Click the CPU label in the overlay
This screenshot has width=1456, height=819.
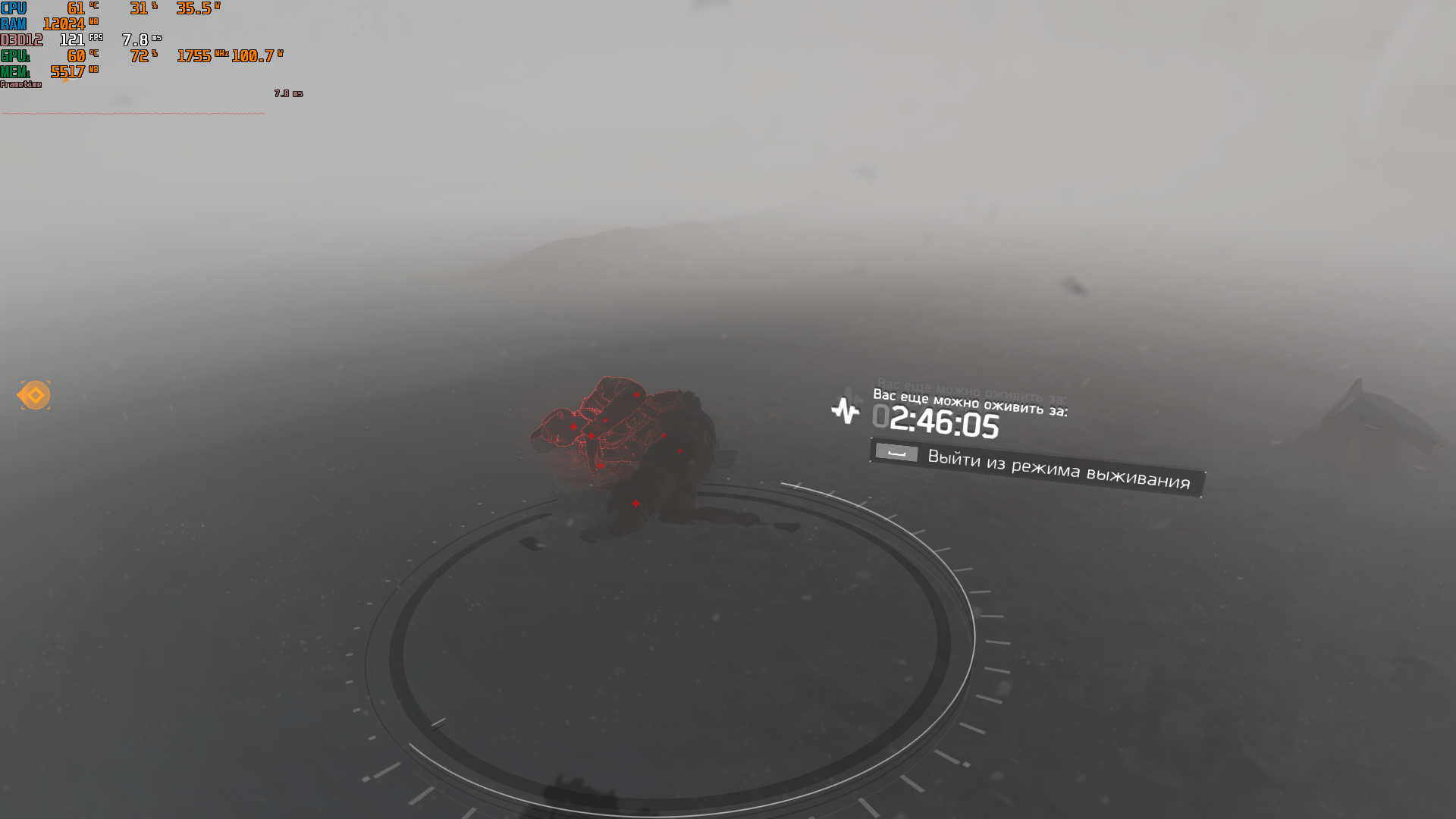click(14, 9)
